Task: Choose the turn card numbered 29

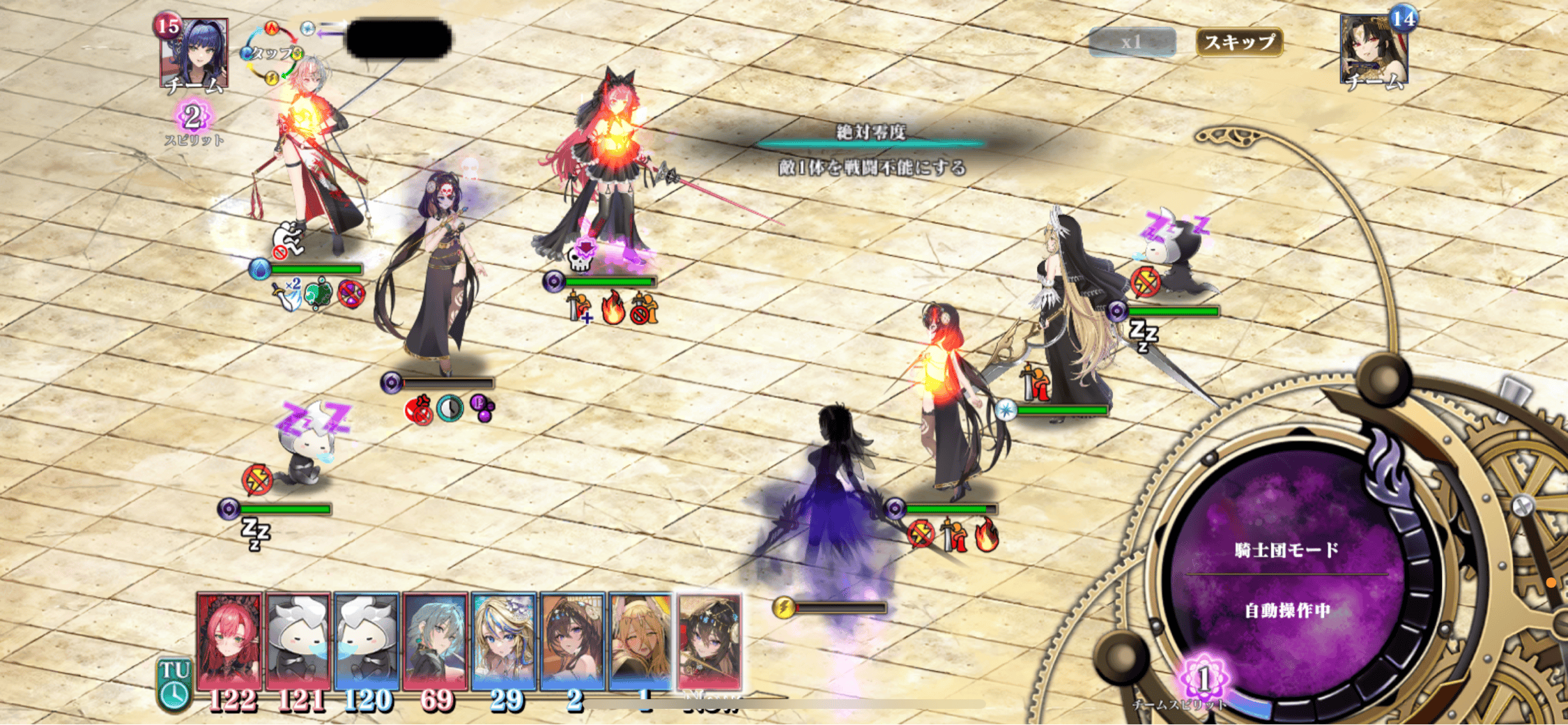Action: pos(503,641)
